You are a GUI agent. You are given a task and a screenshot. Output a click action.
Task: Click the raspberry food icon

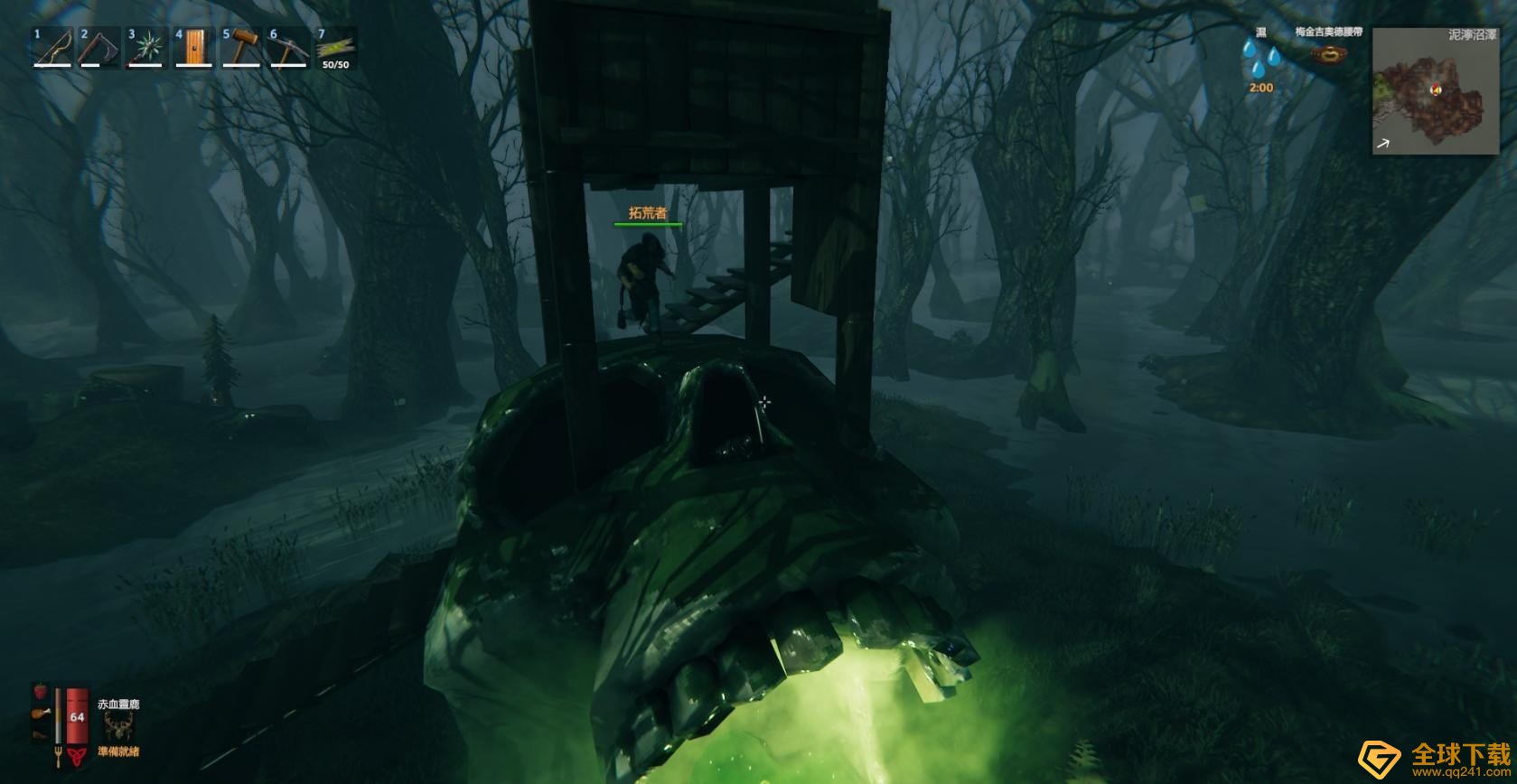pos(40,691)
